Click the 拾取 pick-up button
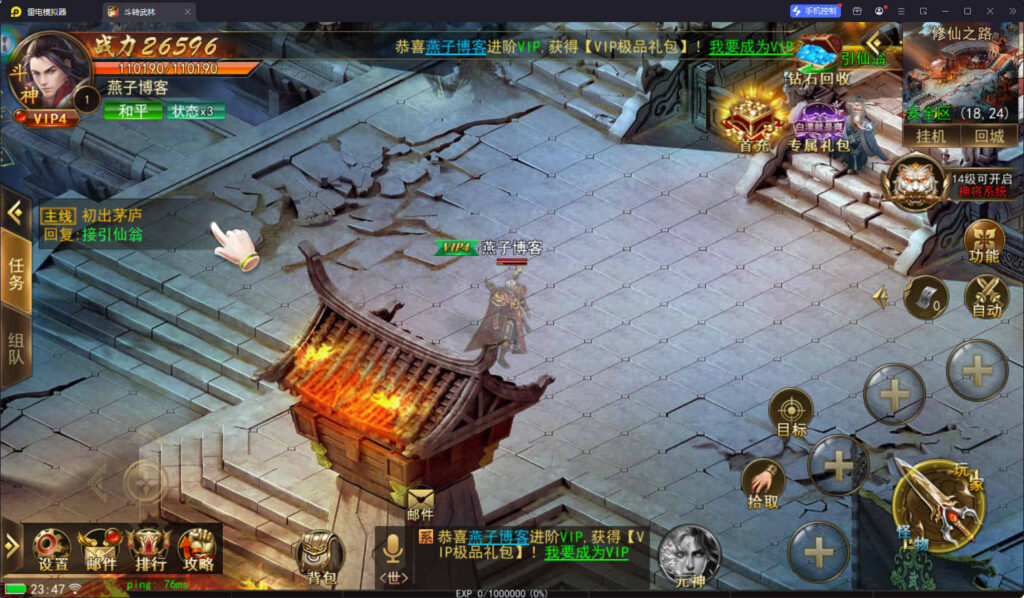1024x598 pixels. [763, 484]
